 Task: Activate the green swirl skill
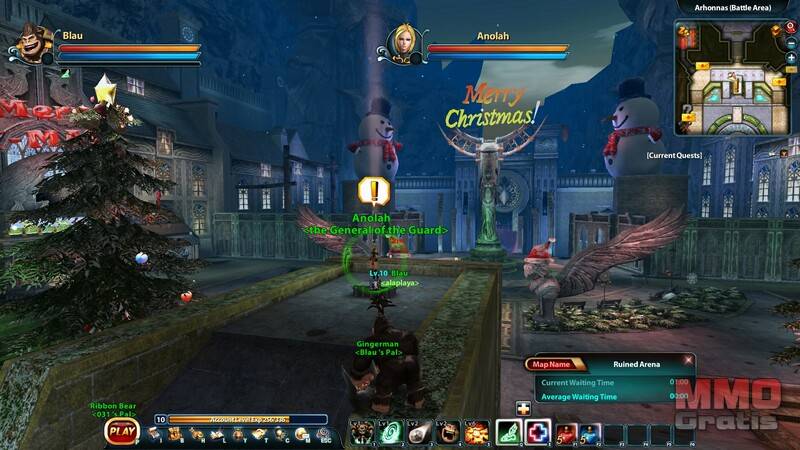click(391, 432)
